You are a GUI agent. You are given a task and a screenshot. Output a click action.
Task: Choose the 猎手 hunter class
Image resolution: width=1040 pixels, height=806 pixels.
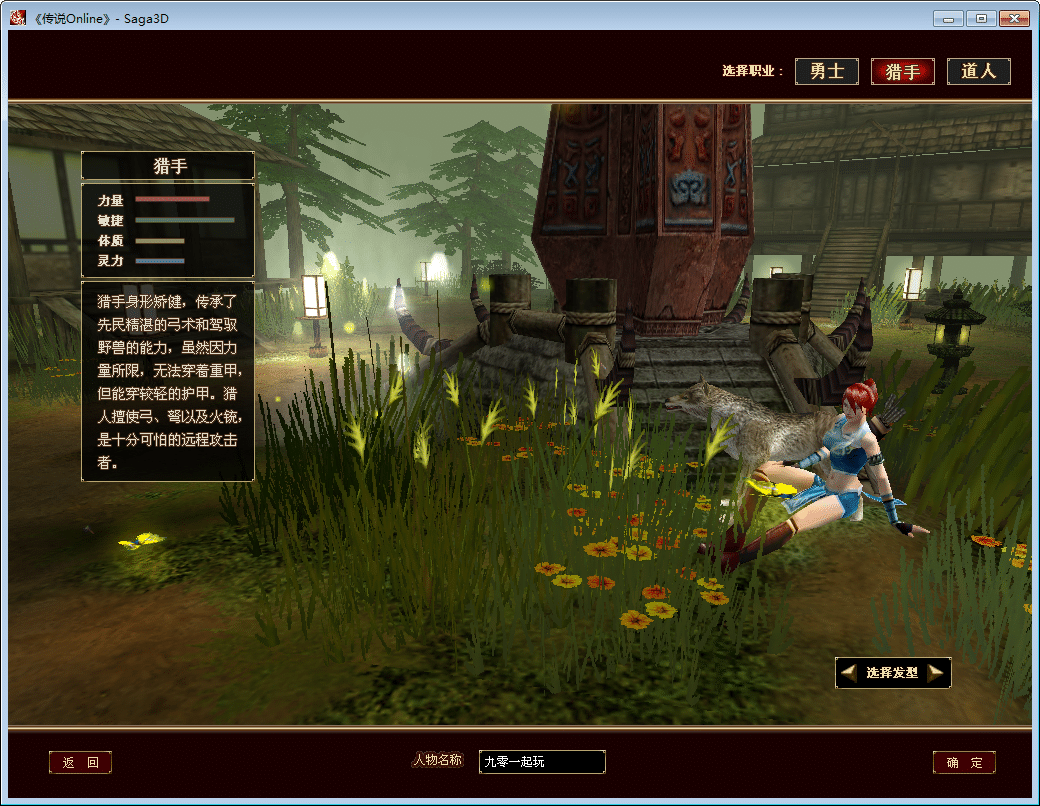pos(903,72)
